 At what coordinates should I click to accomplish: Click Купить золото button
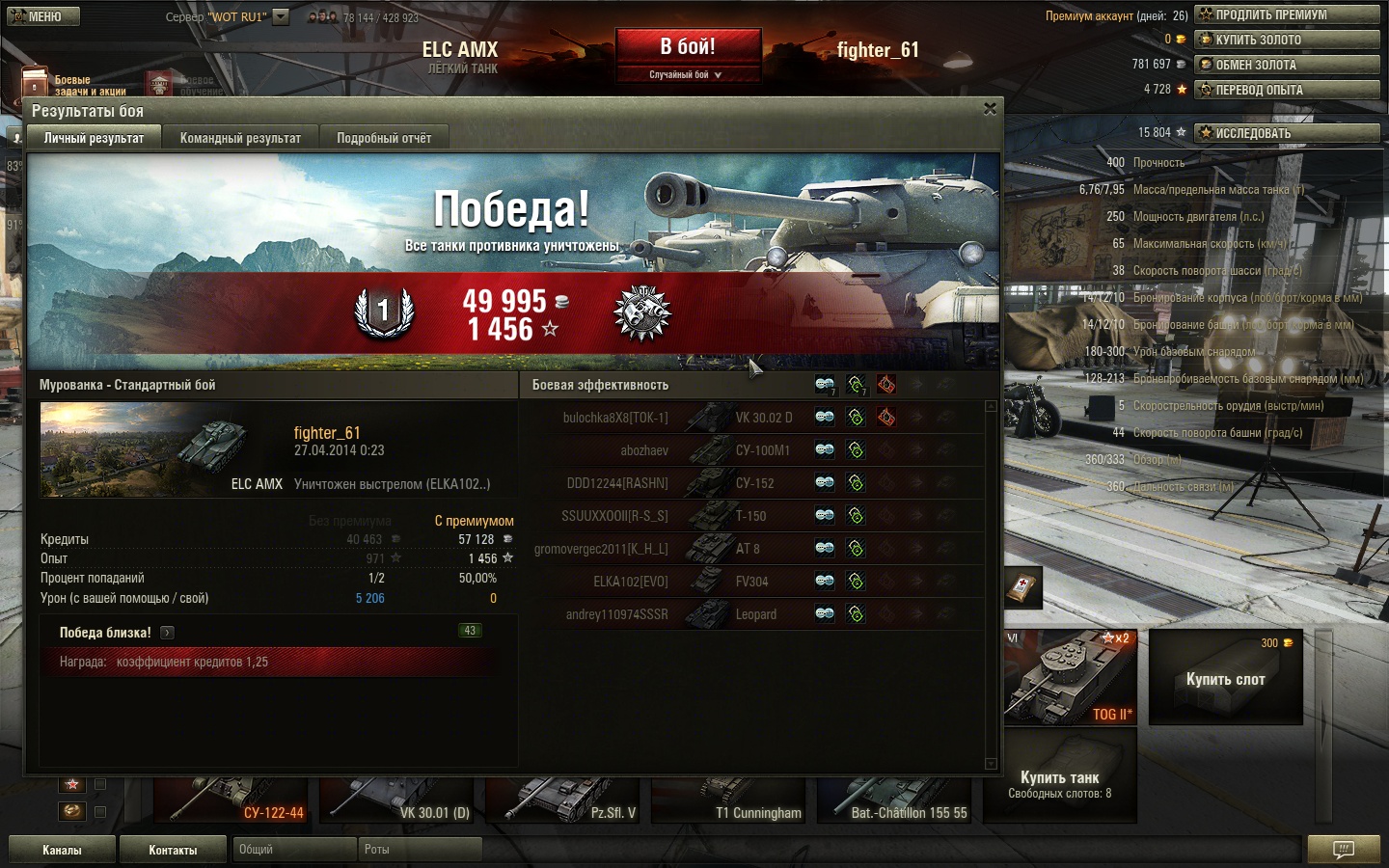1287,40
